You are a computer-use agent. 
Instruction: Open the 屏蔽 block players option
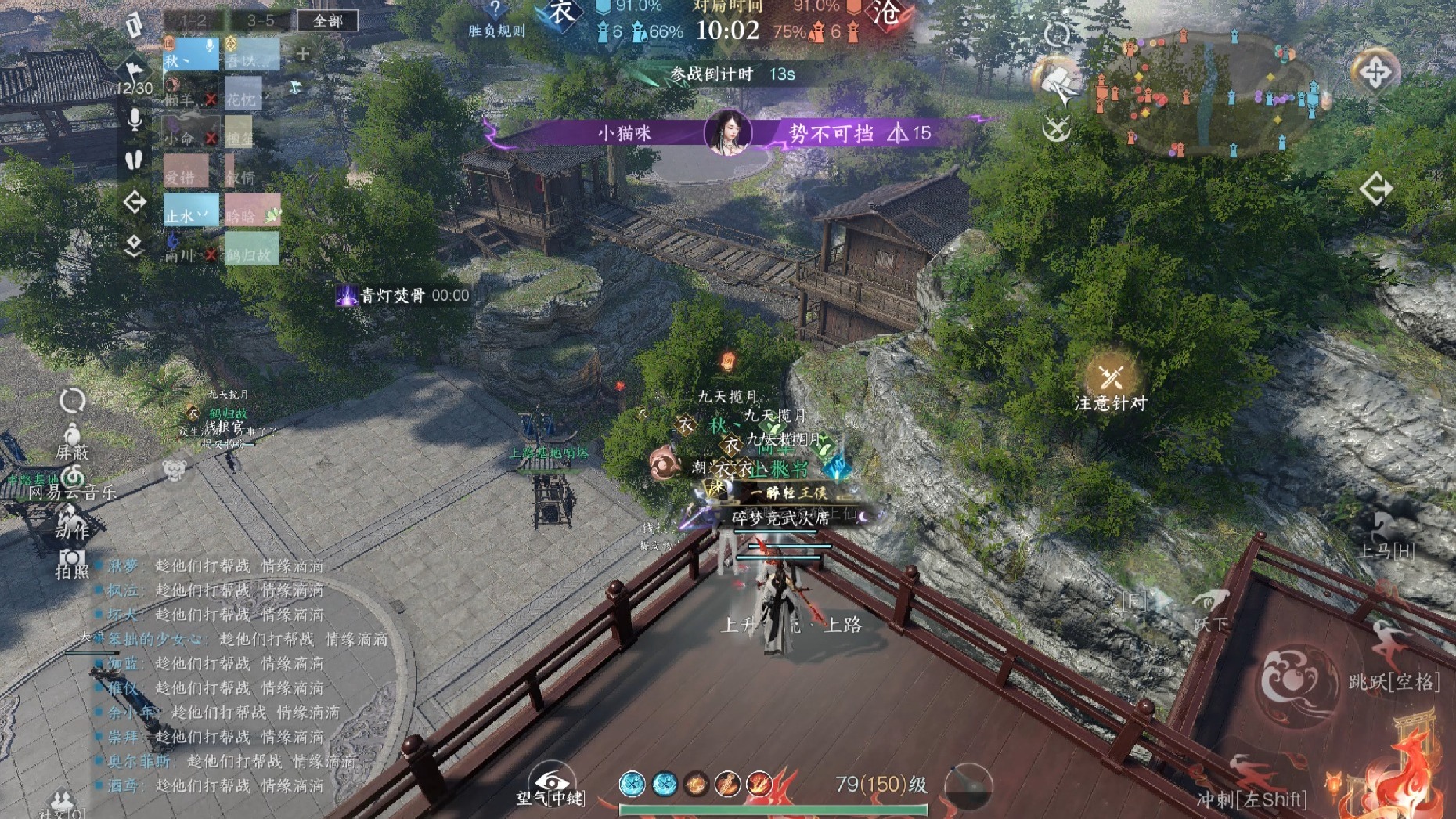pyautogui.click(x=72, y=441)
